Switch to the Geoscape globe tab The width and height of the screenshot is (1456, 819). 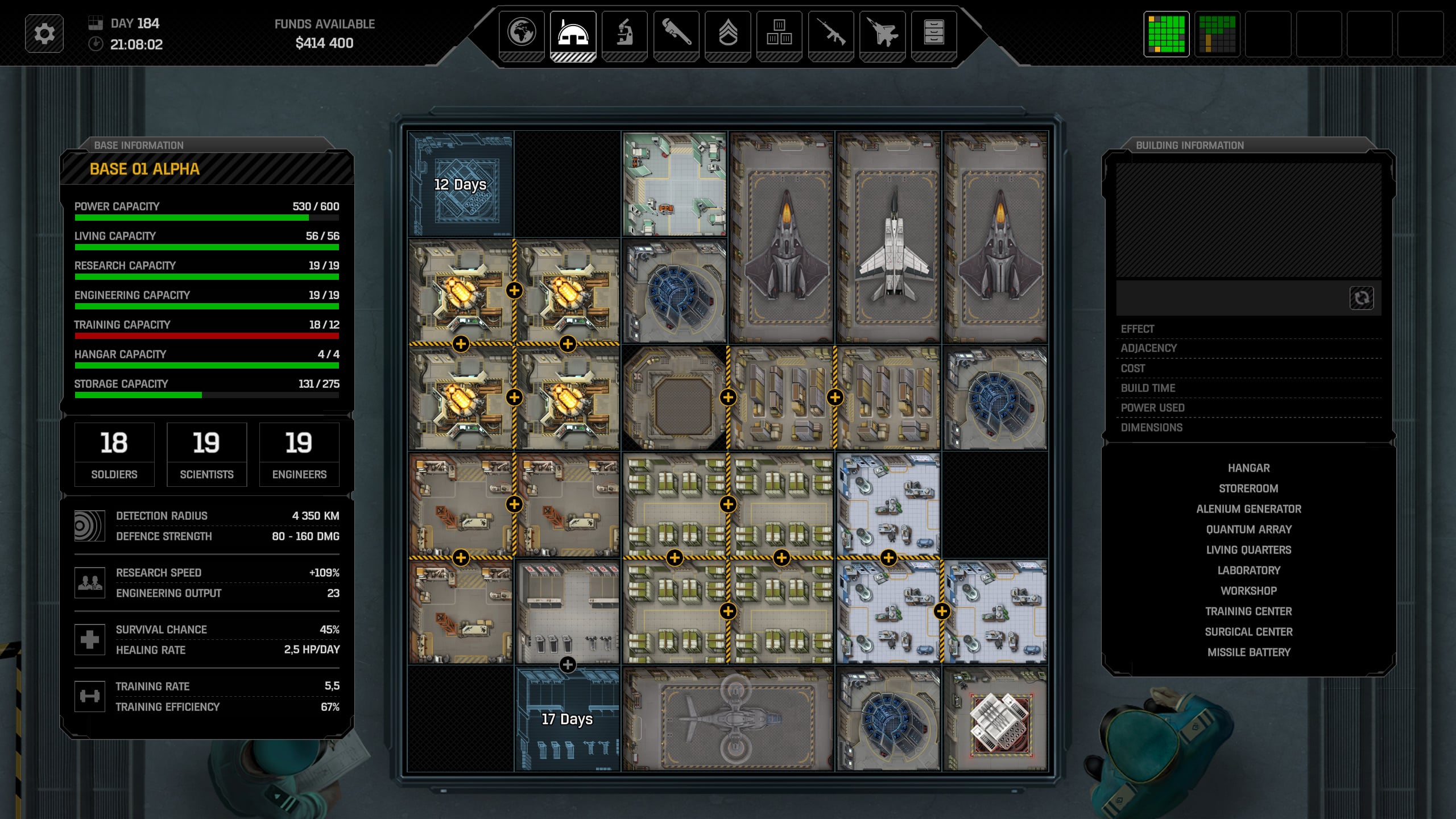click(522, 32)
